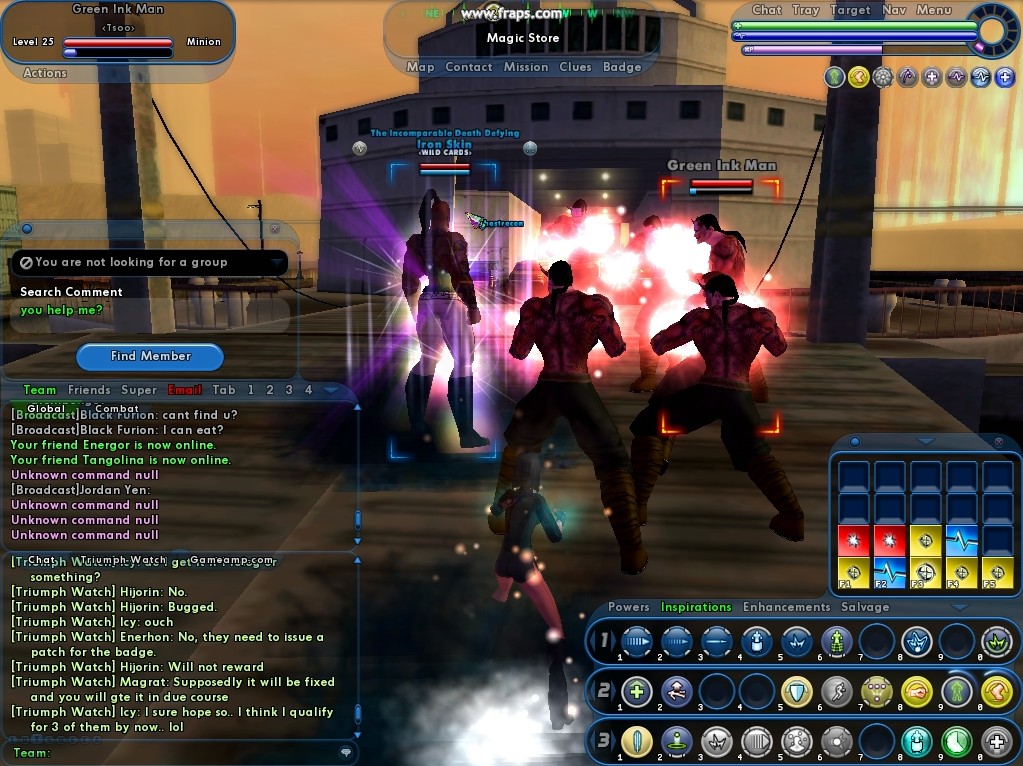Open the Email tab
Viewport: 1023px width, 766px height.
pyautogui.click(x=184, y=390)
